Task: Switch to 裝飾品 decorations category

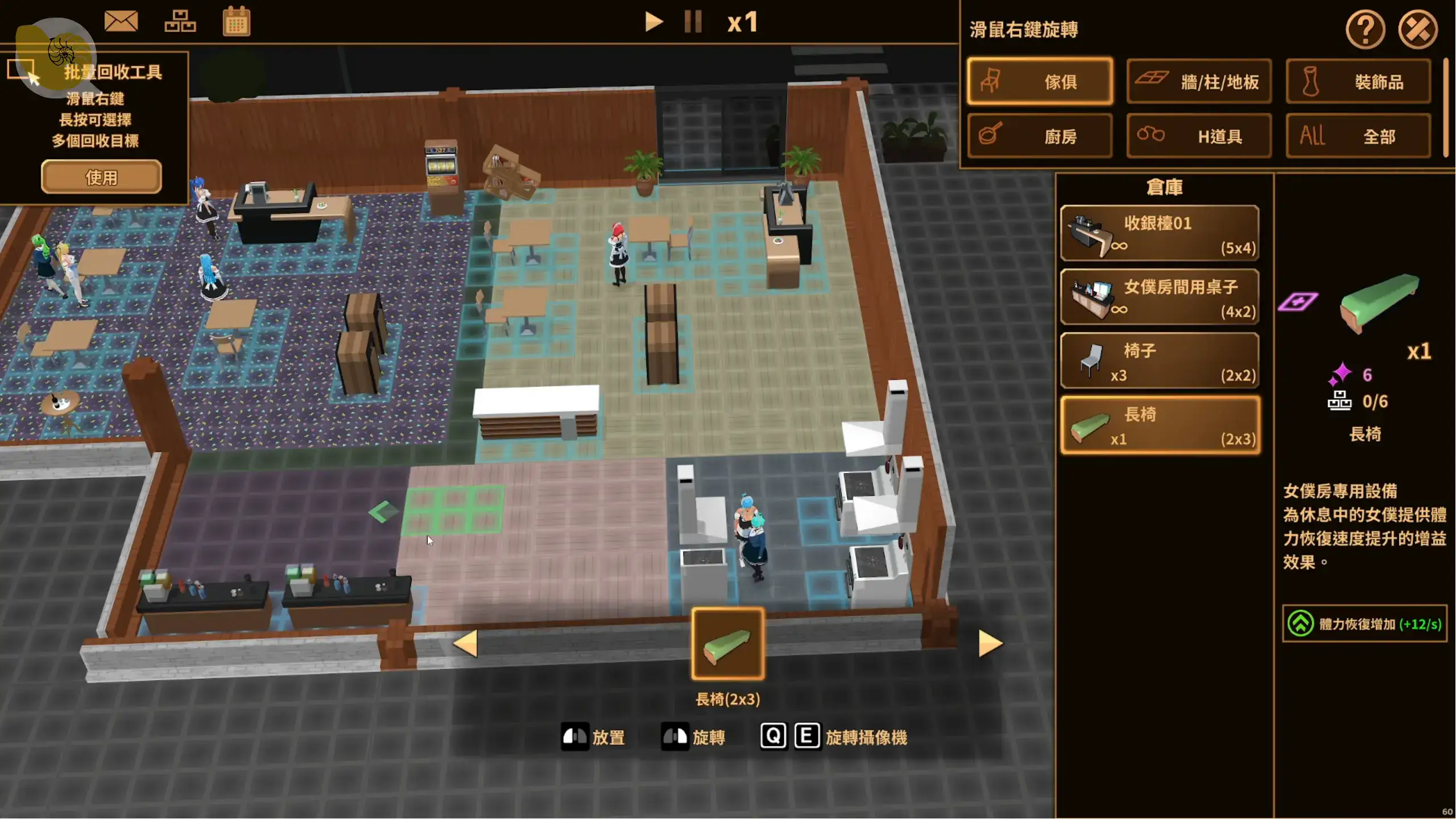Action: click(1358, 81)
